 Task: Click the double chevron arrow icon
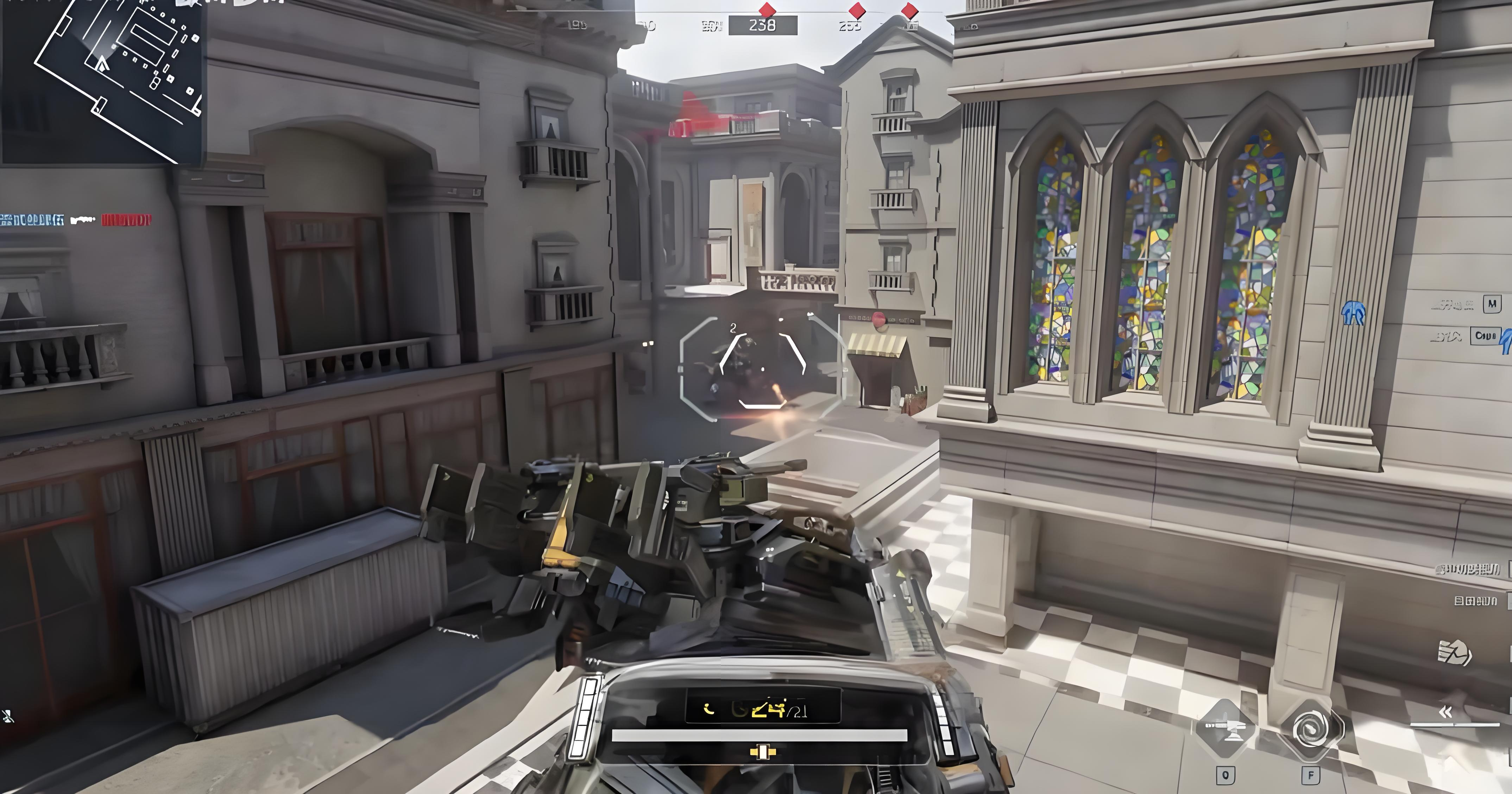tap(1445, 712)
